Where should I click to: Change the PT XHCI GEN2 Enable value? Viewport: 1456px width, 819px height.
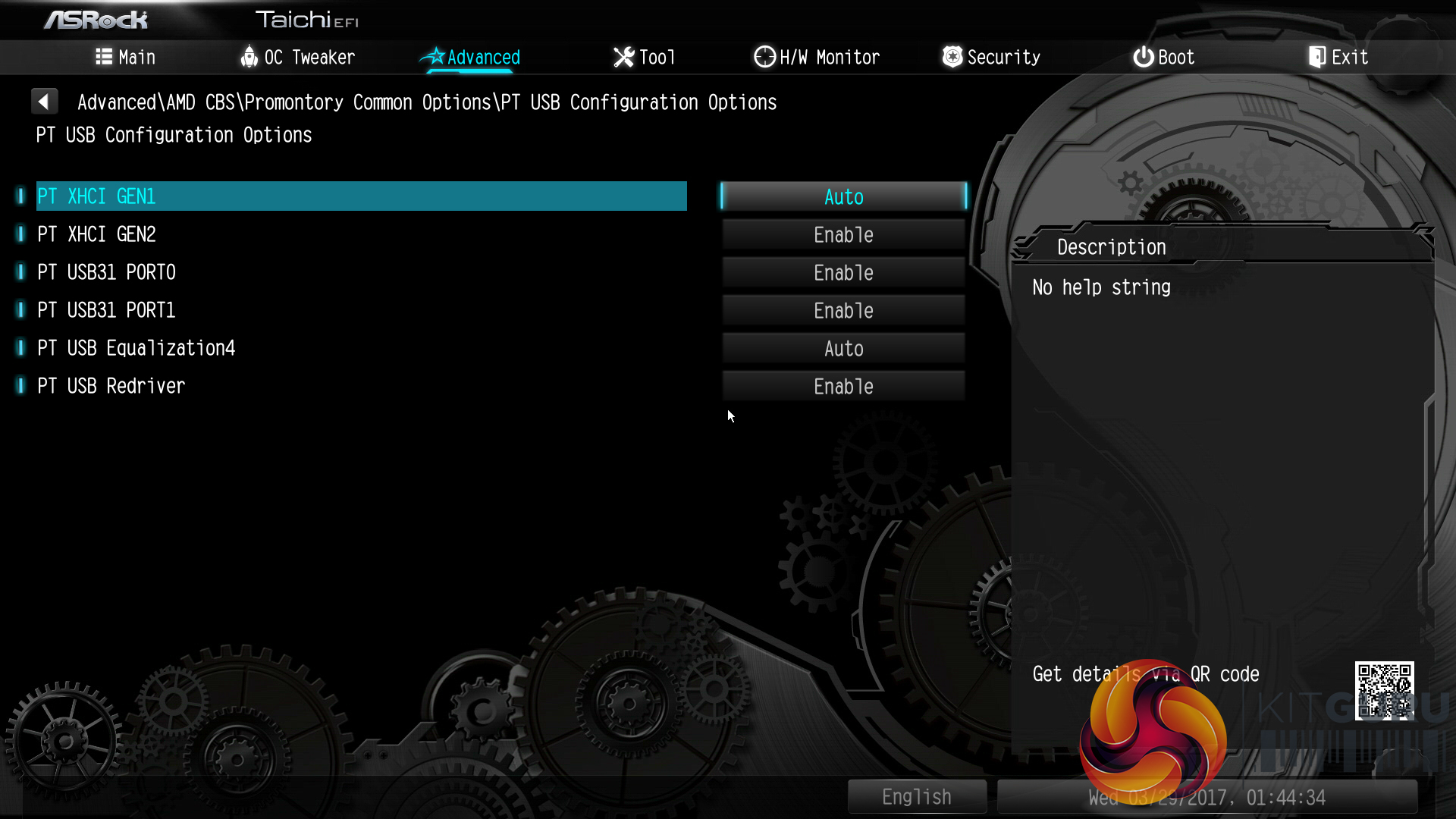point(843,235)
